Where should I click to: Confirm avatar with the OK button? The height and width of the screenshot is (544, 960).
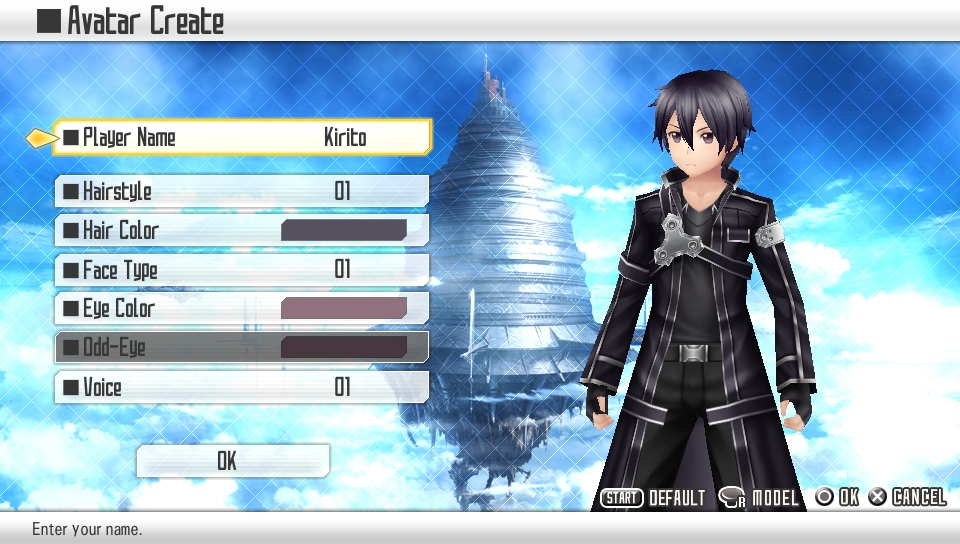click(x=232, y=461)
